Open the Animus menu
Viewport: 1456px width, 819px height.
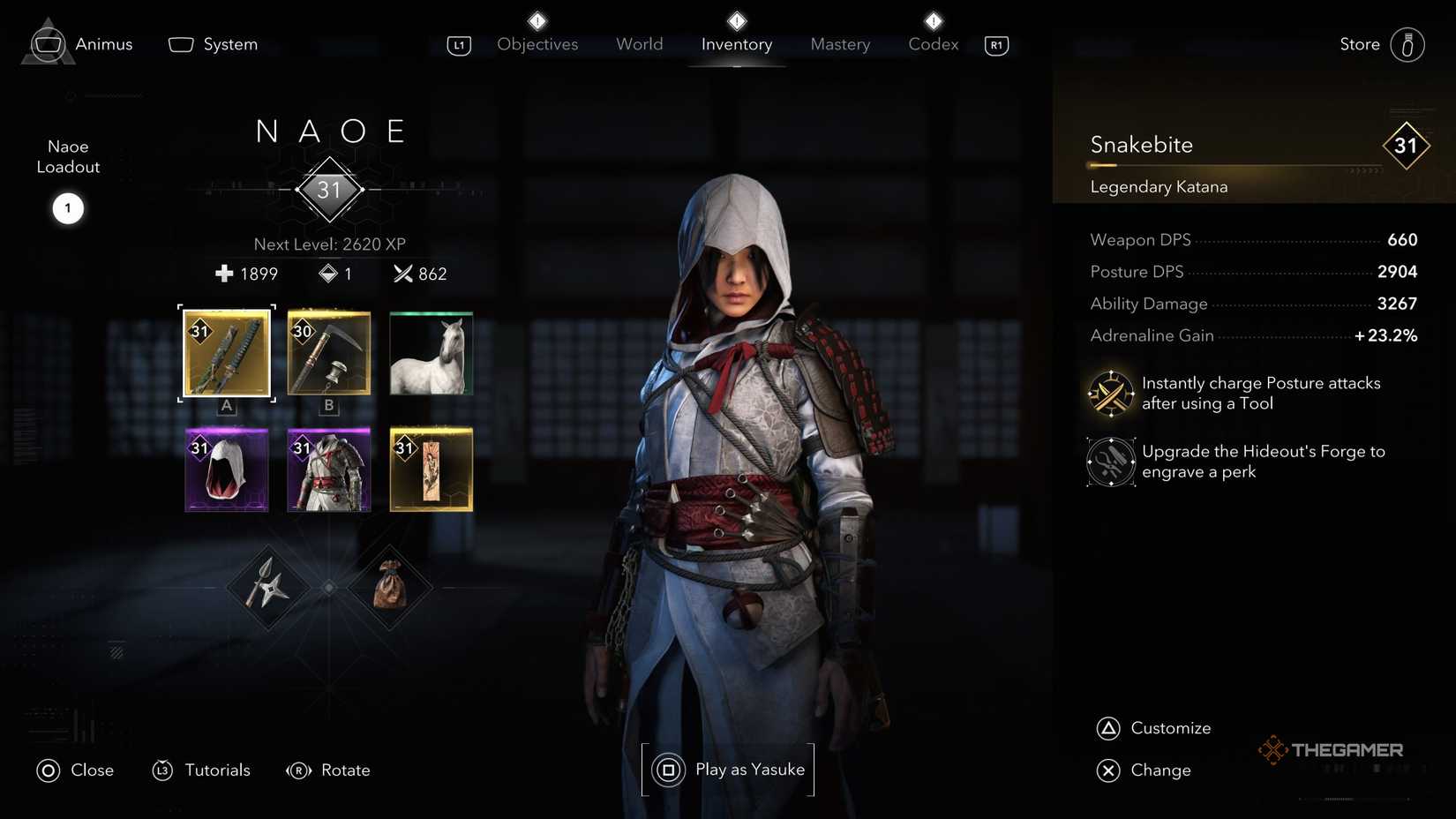103,44
